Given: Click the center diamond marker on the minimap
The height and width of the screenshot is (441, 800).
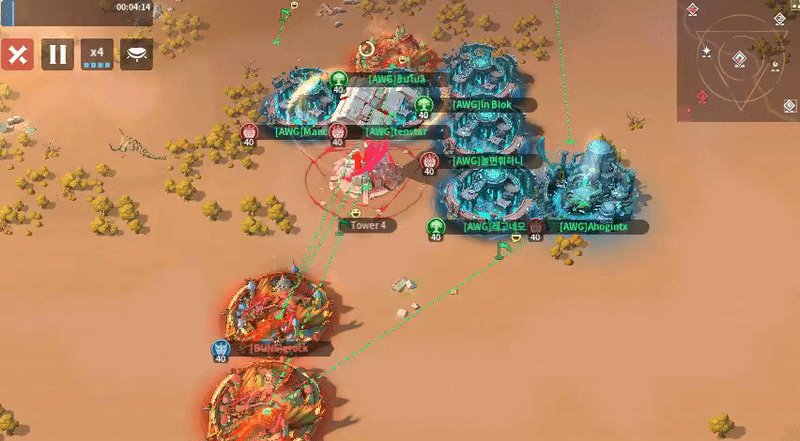Looking at the screenshot, I should 738,59.
